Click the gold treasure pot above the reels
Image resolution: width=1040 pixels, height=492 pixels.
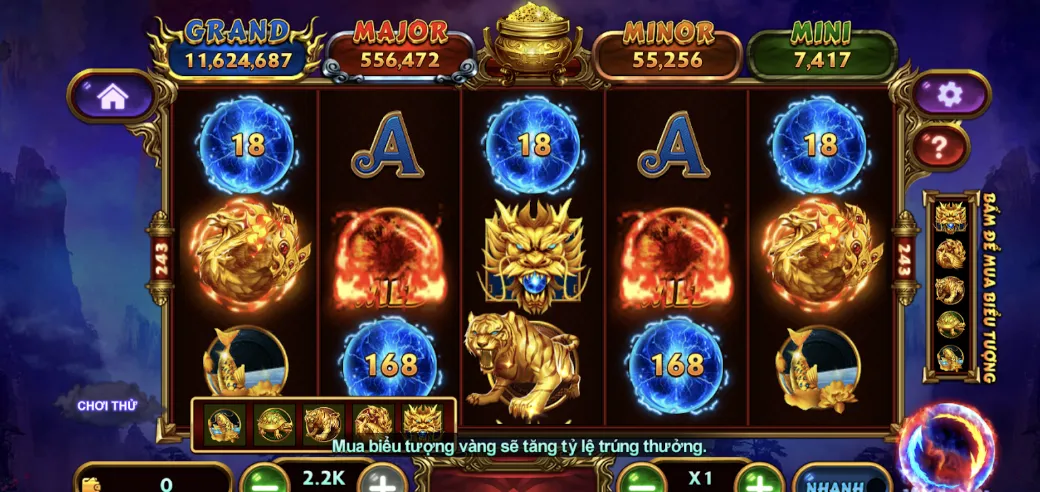pos(533,40)
